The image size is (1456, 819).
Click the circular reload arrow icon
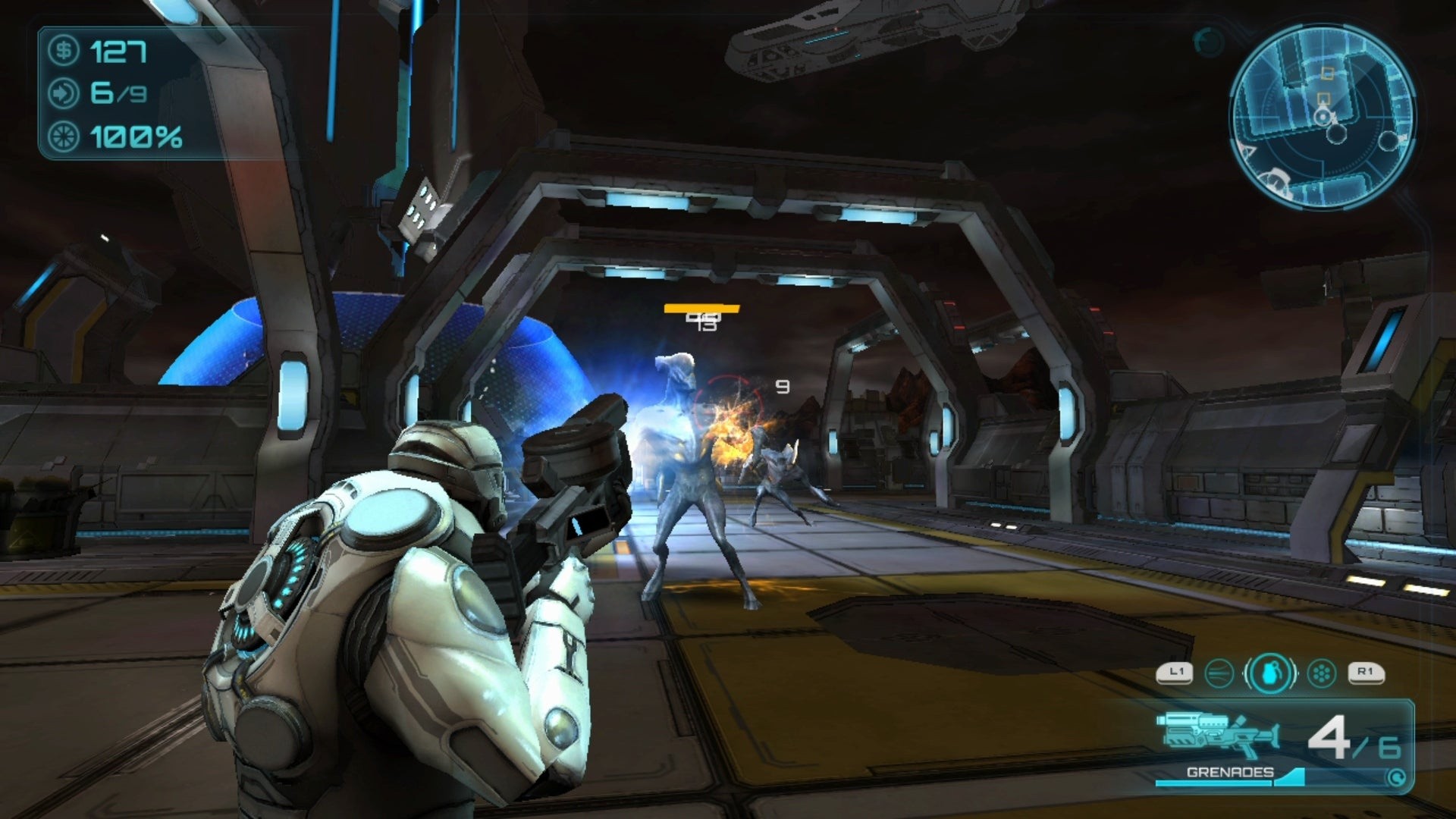[1396, 777]
